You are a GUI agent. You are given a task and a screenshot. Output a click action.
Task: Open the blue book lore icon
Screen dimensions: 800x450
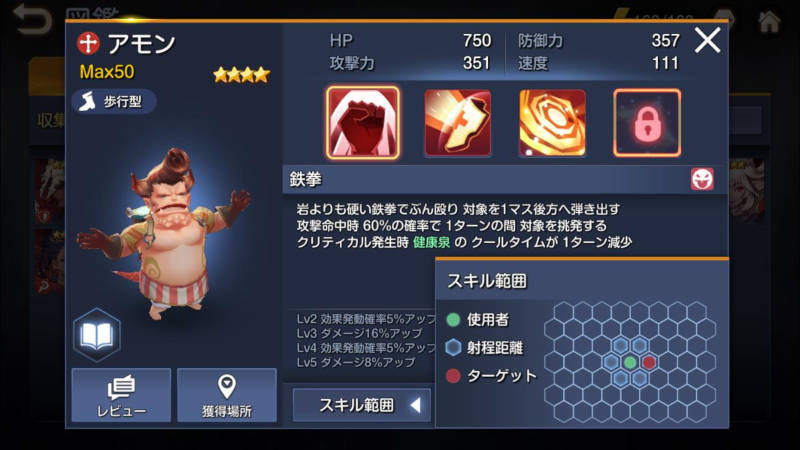tap(97, 336)
